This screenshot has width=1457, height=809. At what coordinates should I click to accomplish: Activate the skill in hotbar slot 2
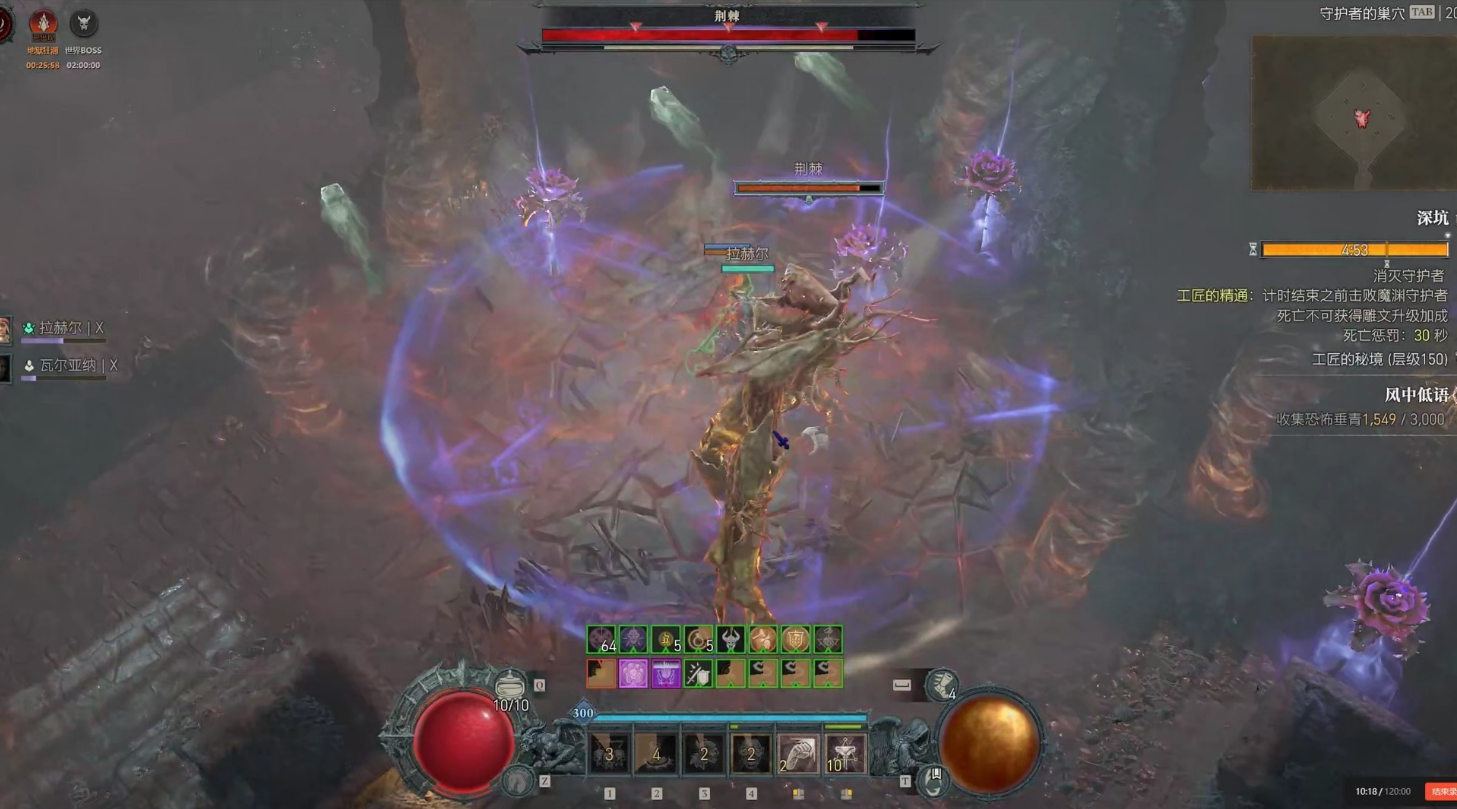pos(656,753)
